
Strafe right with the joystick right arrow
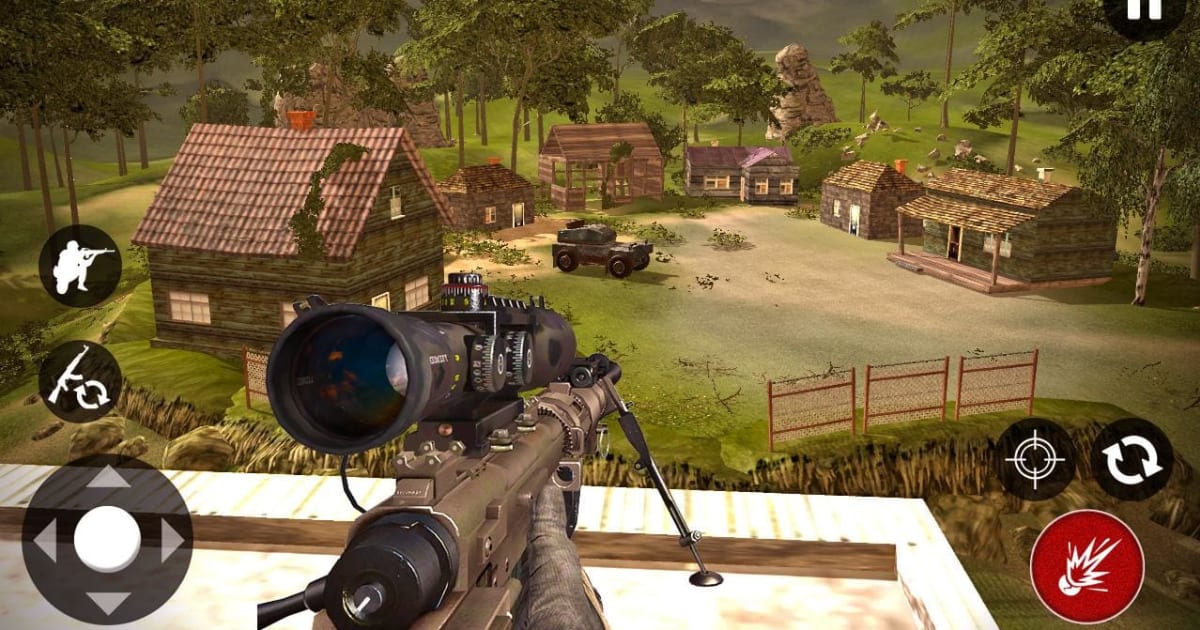[x=172, y=541]
